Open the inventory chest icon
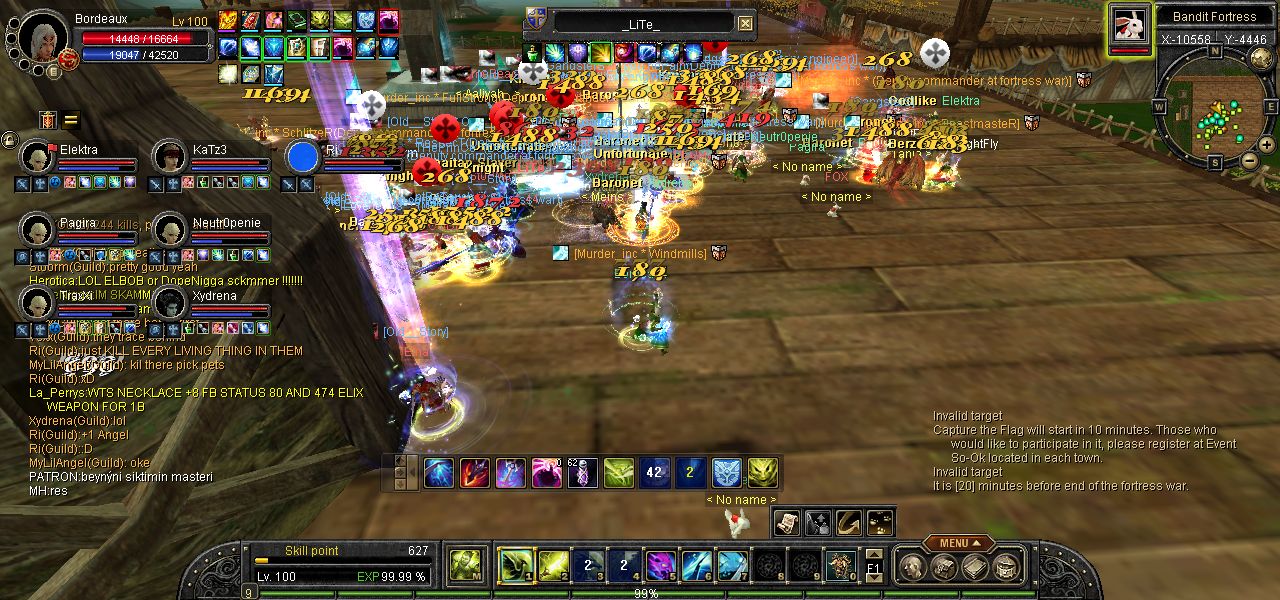Viewport: 1280px width, 600px height. click(944, 568)
